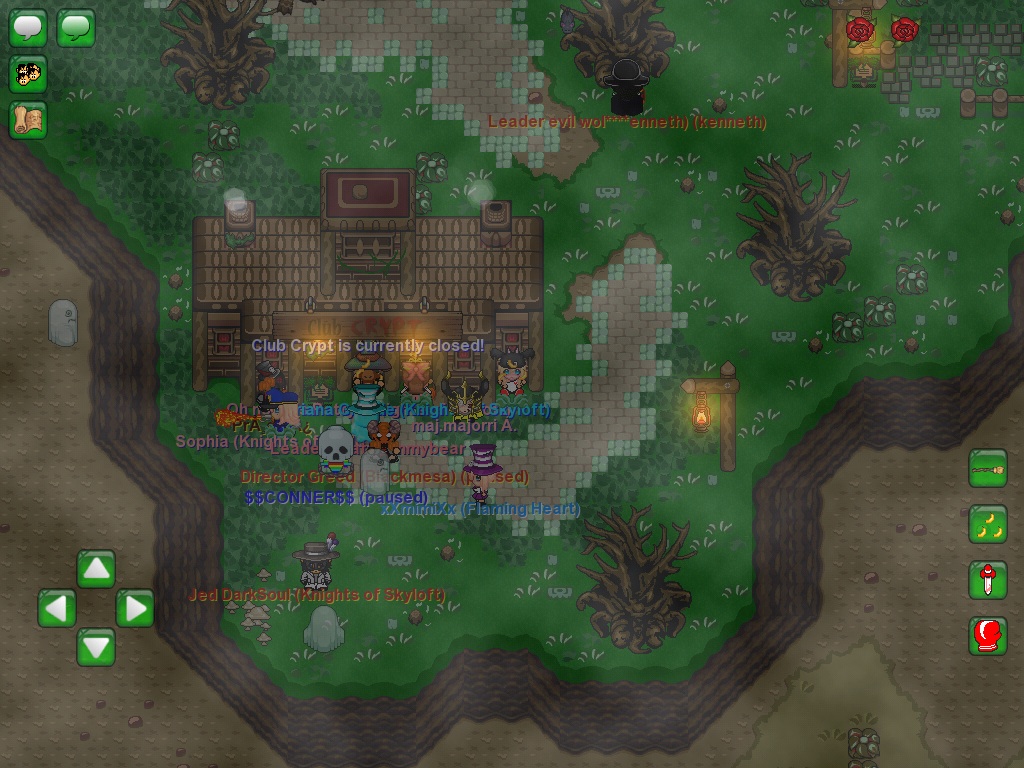Tap the up arrow movement button

(x=96, y=569)
